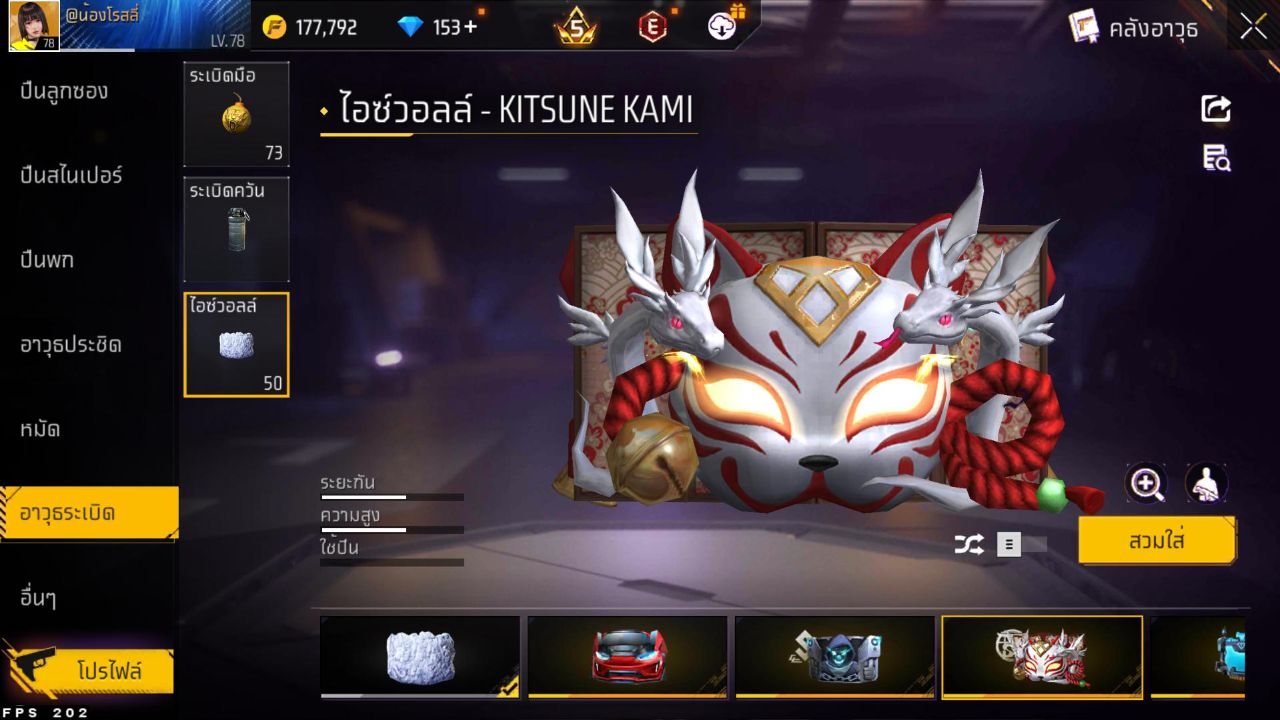Choose the hooded skull gloo wall skin

click(835, 656)
